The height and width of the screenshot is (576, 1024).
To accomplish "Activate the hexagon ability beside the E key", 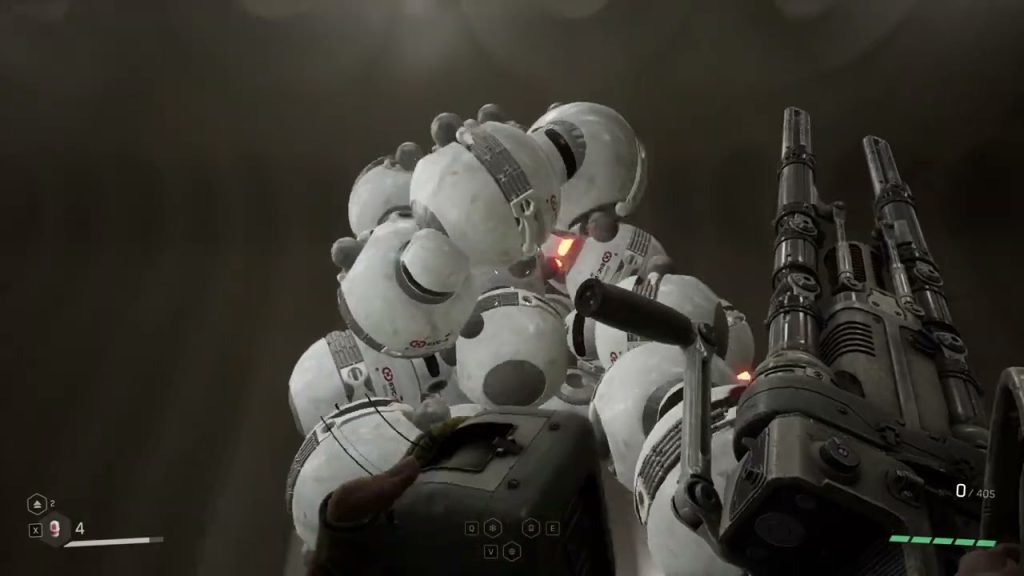I will (532, 528).
